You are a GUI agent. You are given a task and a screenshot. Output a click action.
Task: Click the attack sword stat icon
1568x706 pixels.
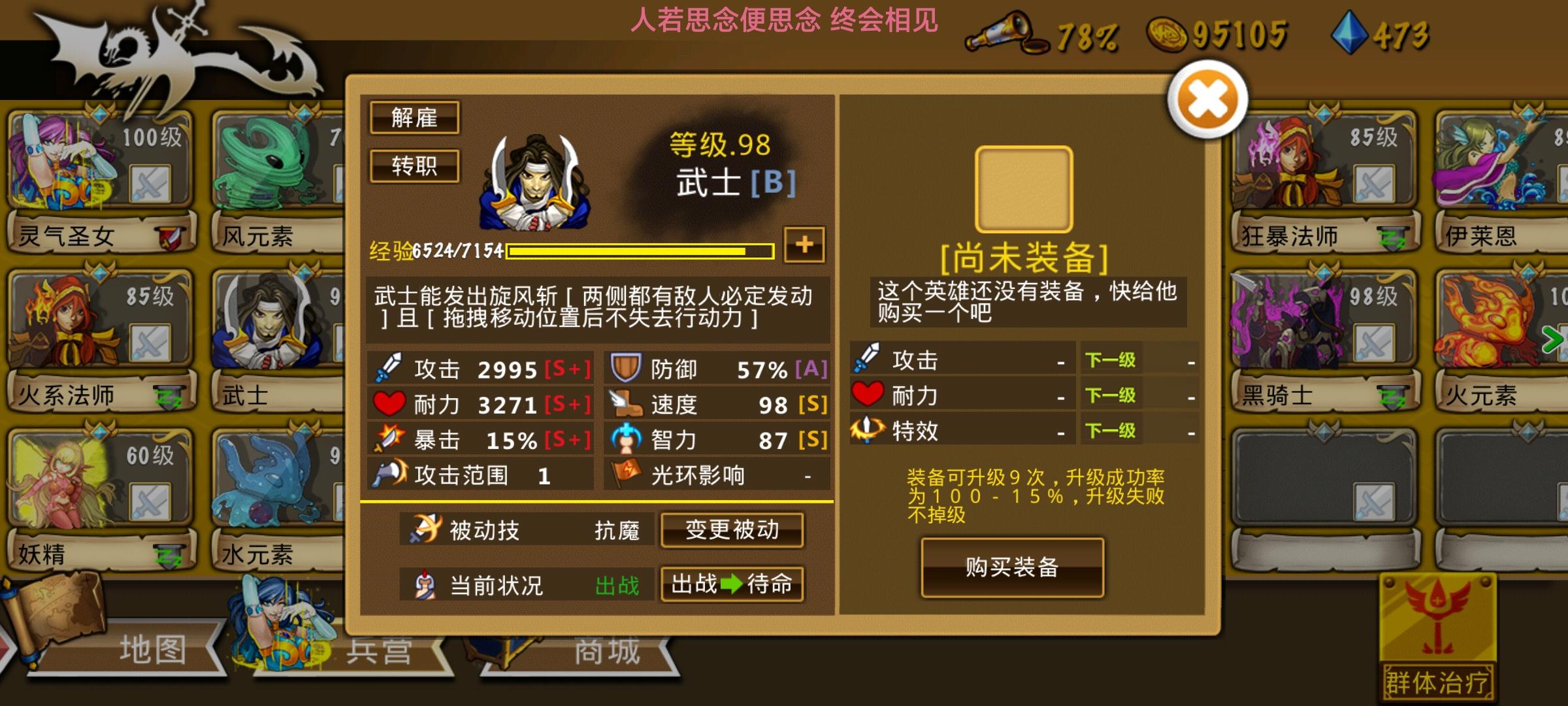tap(389, 367)
